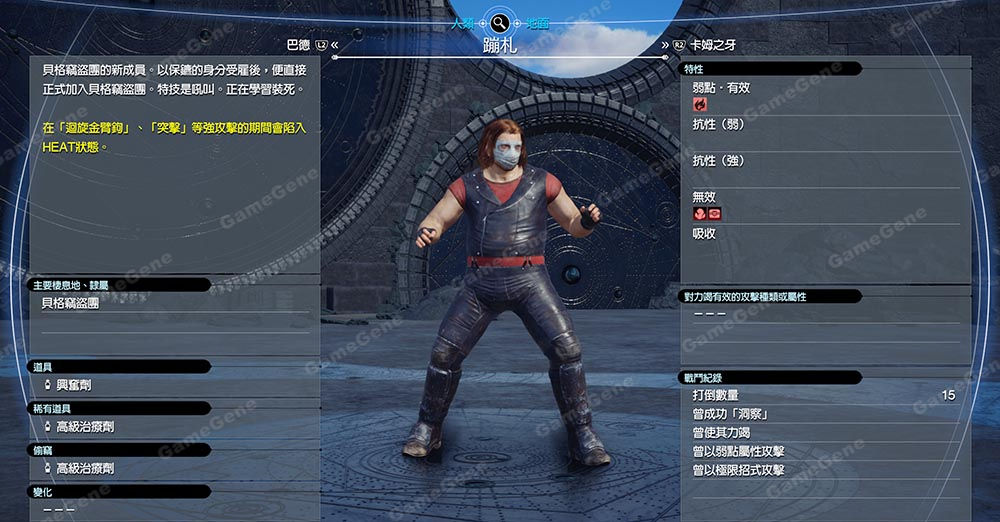Select the 貝格竊盜團 affiliation entry

70,303
